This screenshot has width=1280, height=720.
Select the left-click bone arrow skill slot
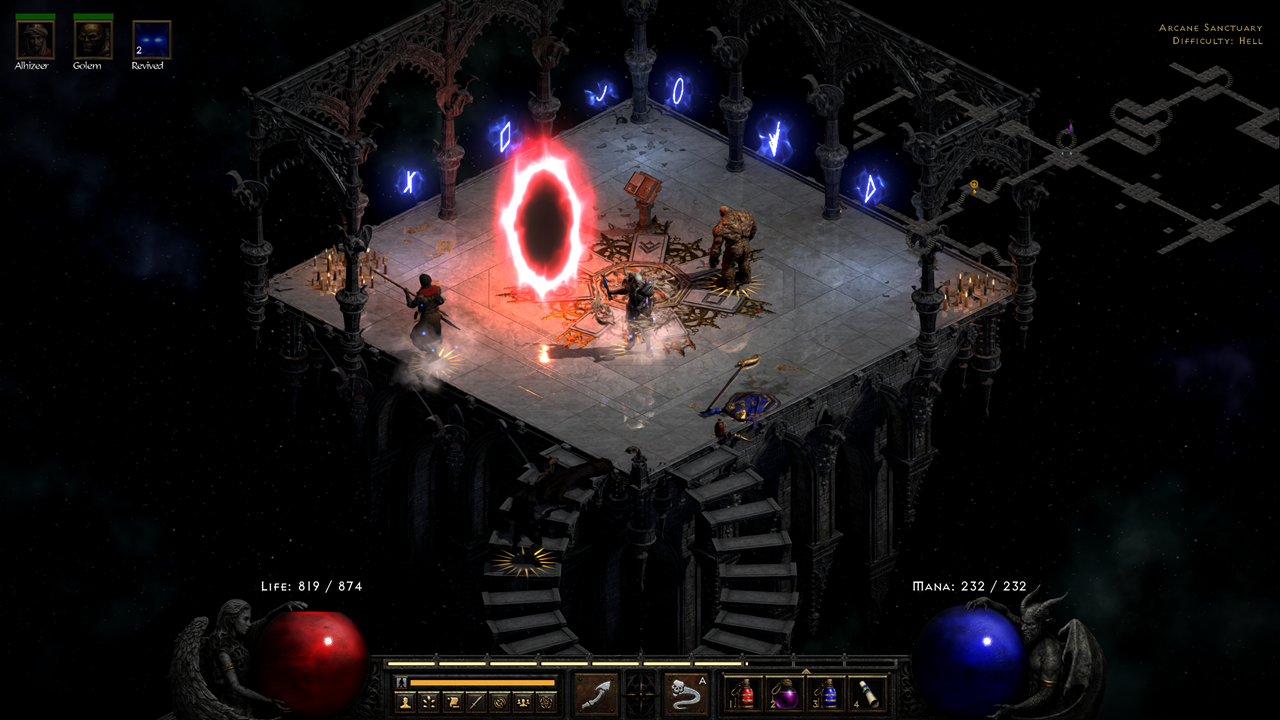tap(596, 694)
